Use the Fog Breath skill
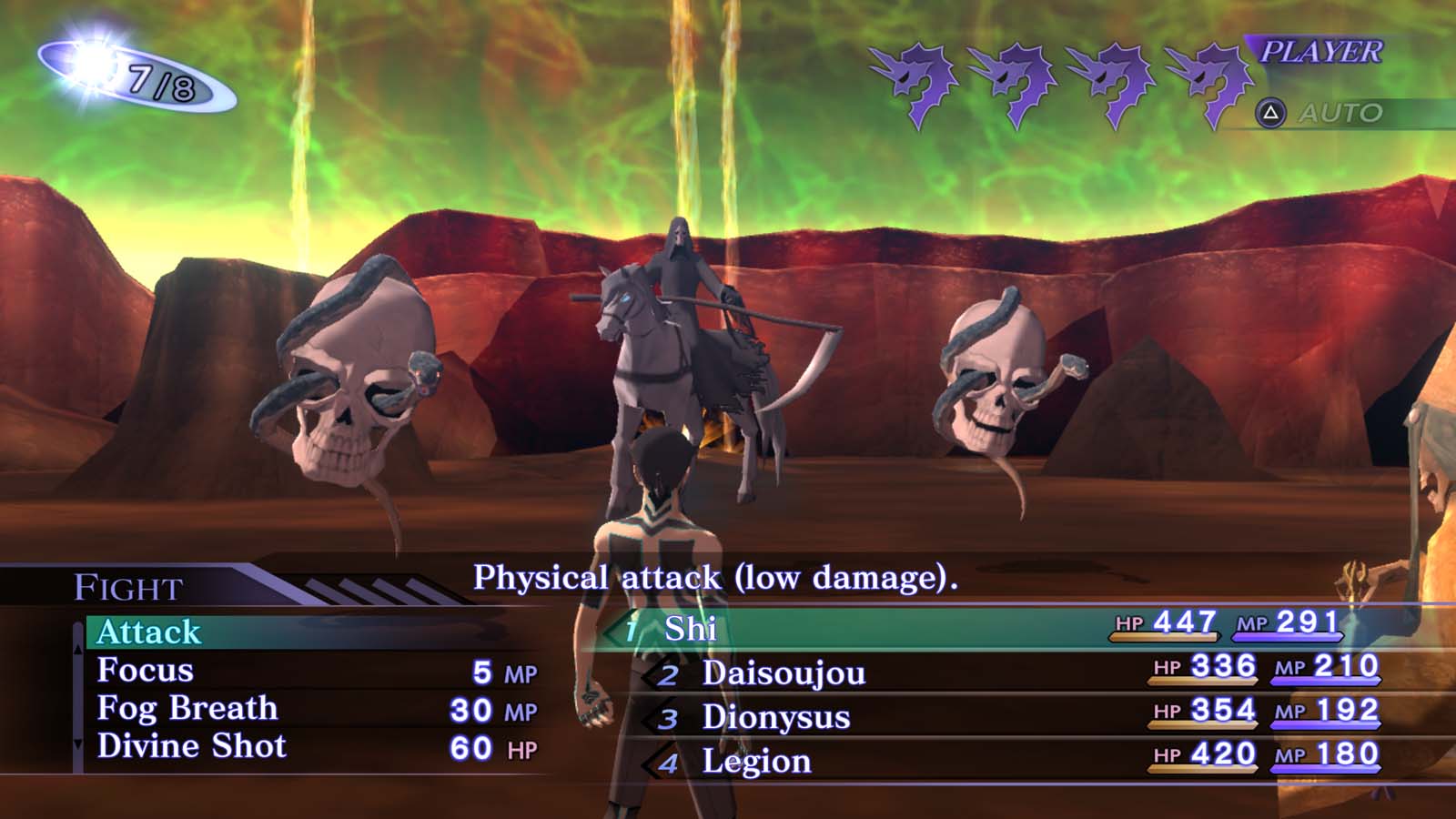Viewport: 1456px width, 819px height. (x=187, y=709)
